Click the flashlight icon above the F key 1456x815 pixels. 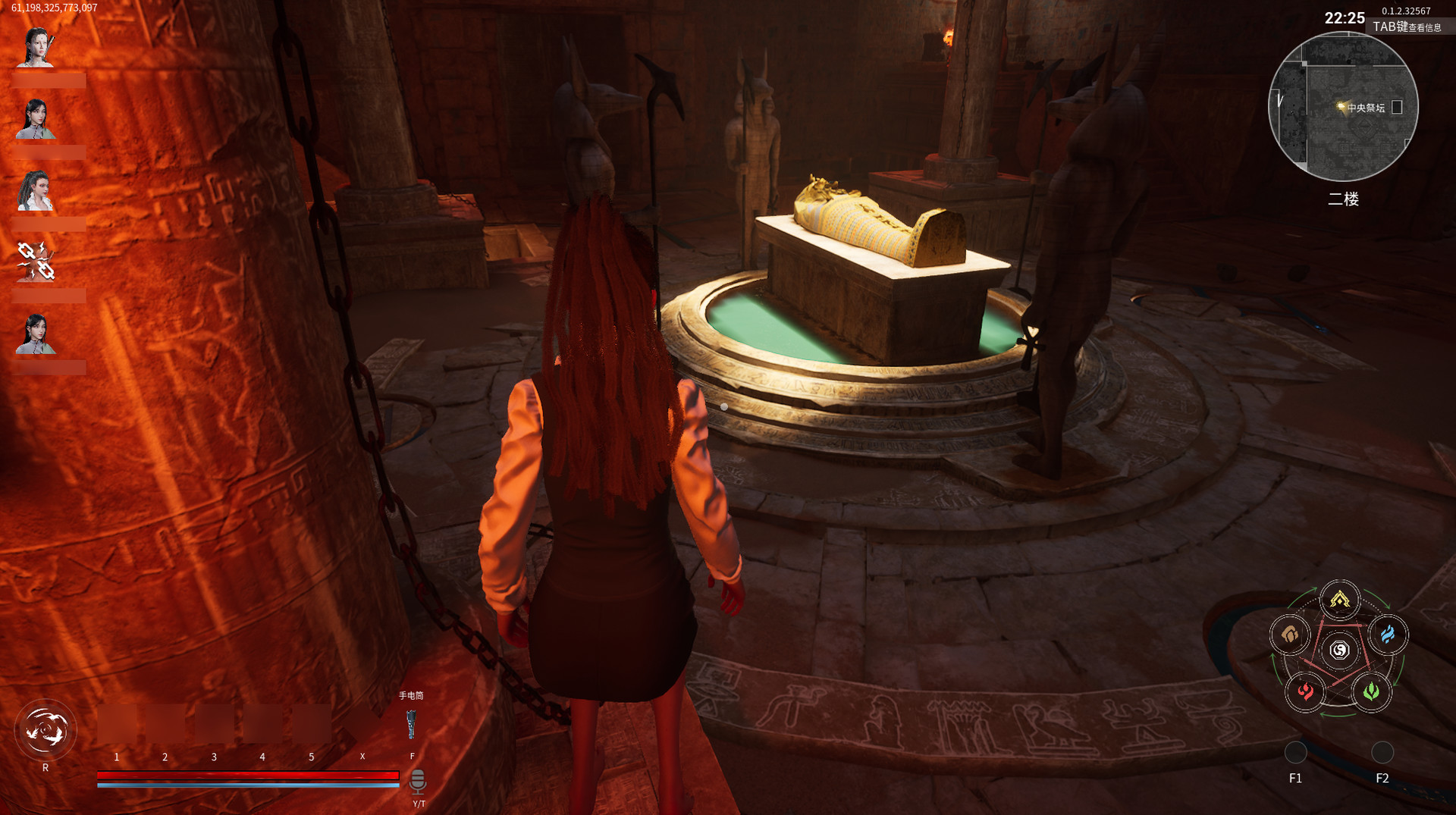pyautogui.click(x=412, y=724)
